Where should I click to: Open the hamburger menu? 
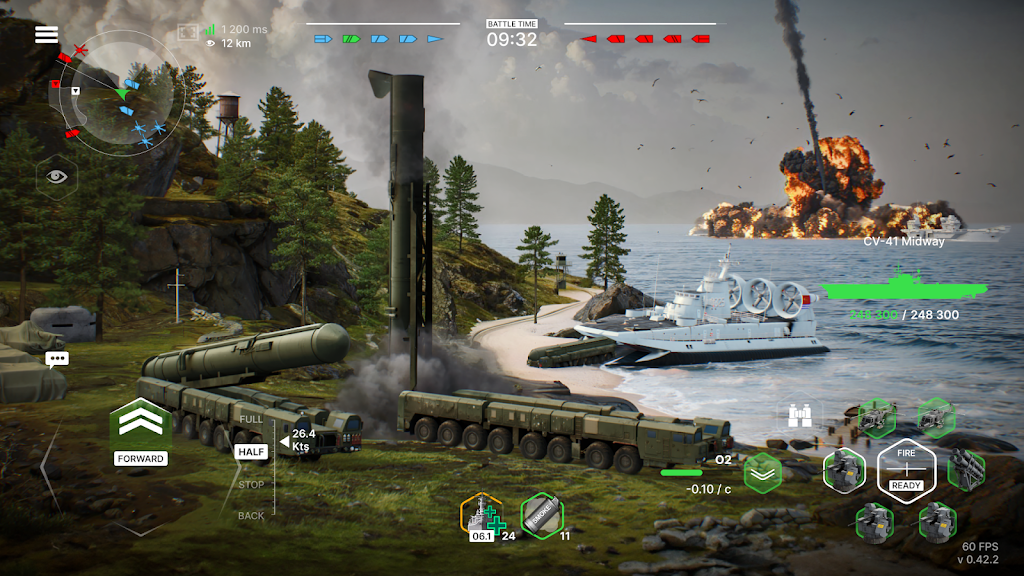(46, 35)
